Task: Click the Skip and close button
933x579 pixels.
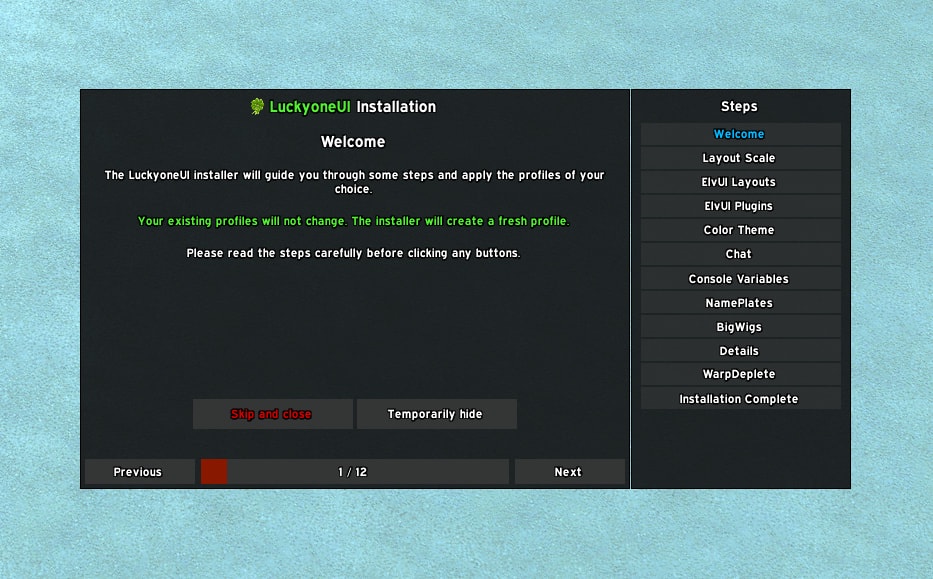Action: click(x=272, y=414)
